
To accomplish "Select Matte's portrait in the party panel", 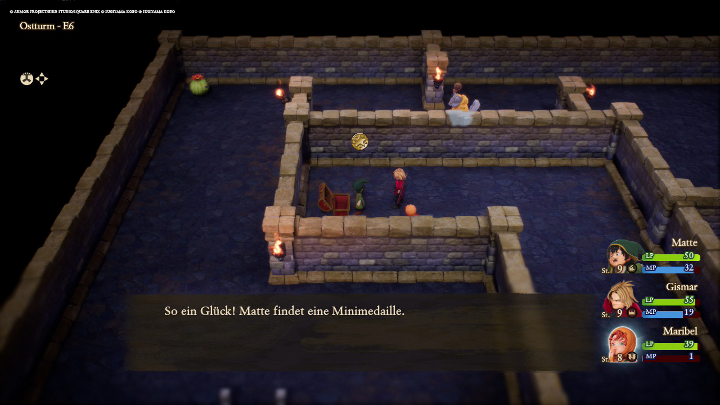I will (x=623, y=255).
